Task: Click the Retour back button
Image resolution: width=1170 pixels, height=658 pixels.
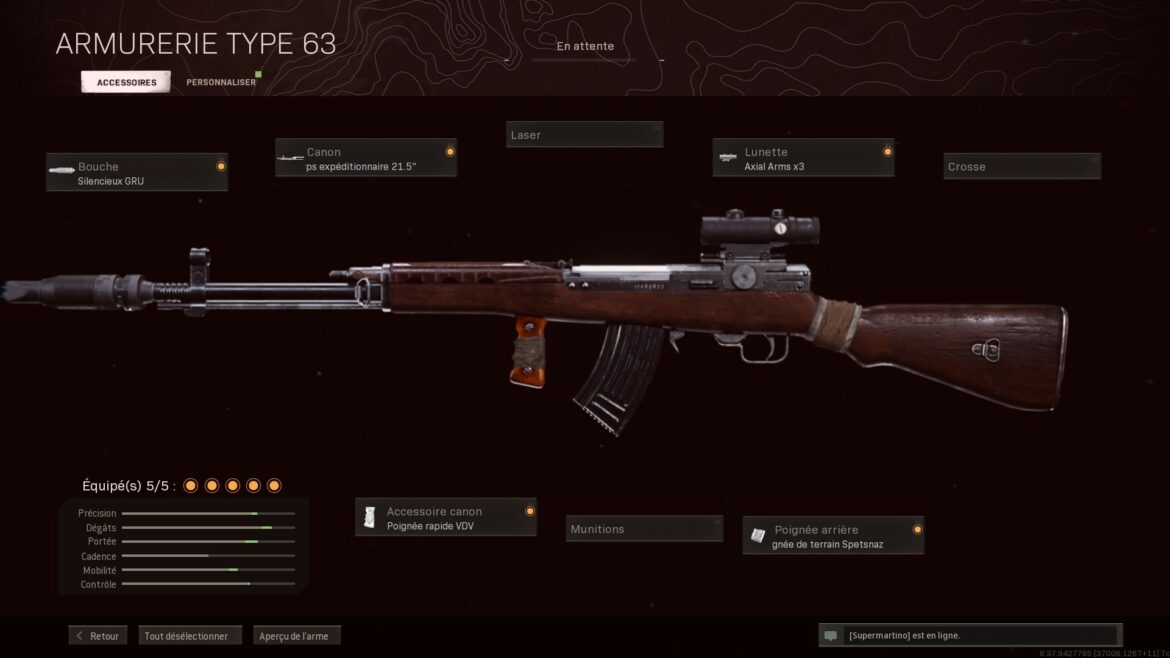Action: tap(98, 635)
